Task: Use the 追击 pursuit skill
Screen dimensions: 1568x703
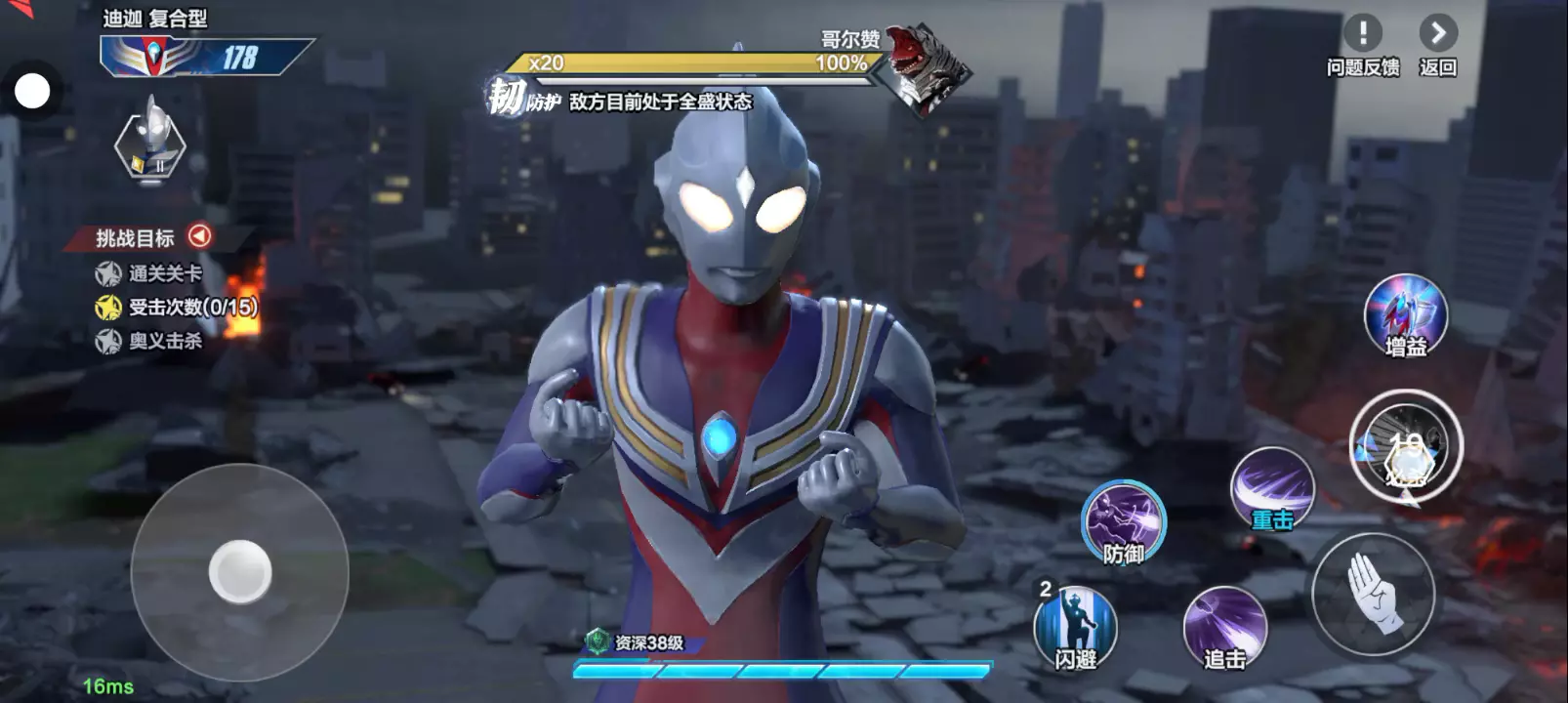Action: tap(1224, 629)
